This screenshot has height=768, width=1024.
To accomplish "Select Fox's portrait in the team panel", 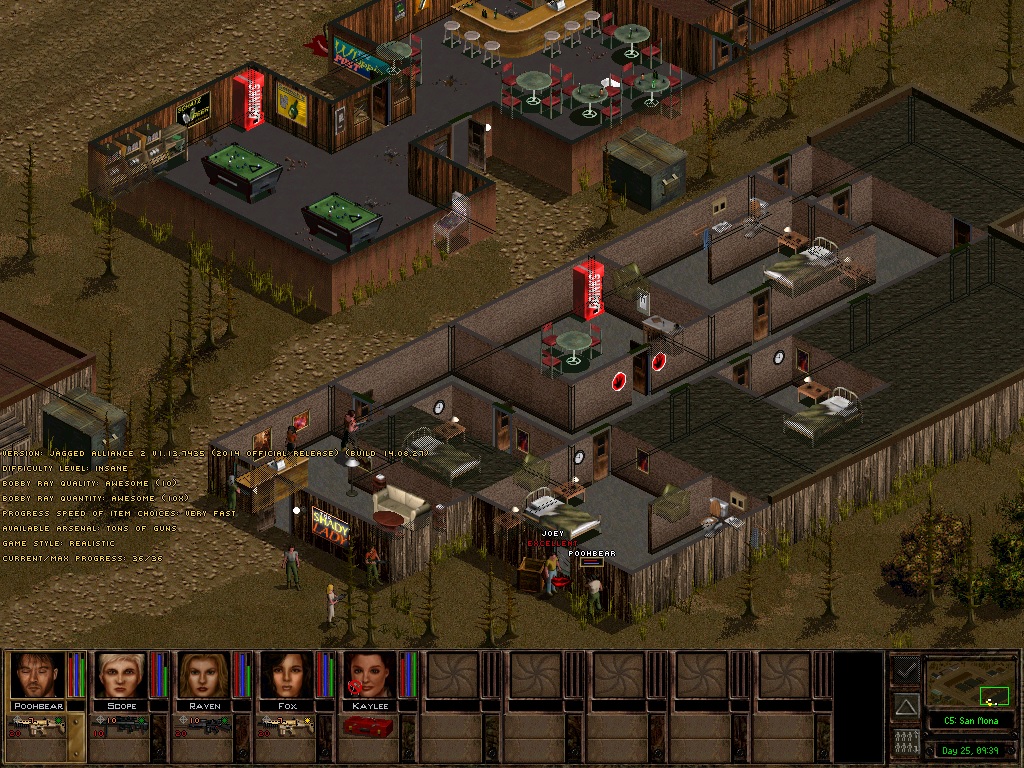I will pyautogui.click(x=287, y=675).
